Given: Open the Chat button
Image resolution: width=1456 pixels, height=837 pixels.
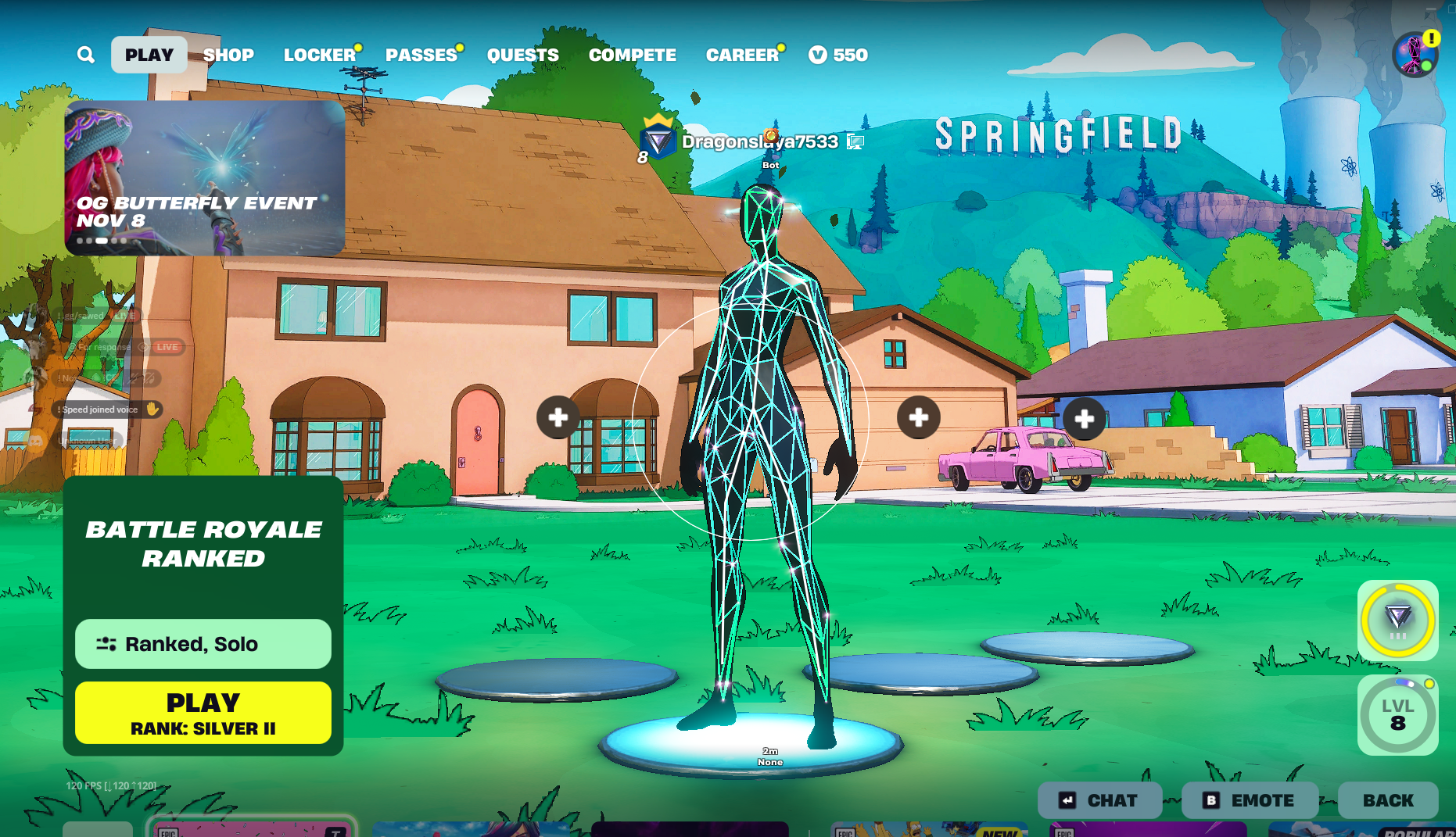Looking at the screenshot, I should pyautogui.click(x=1099, y=800).
